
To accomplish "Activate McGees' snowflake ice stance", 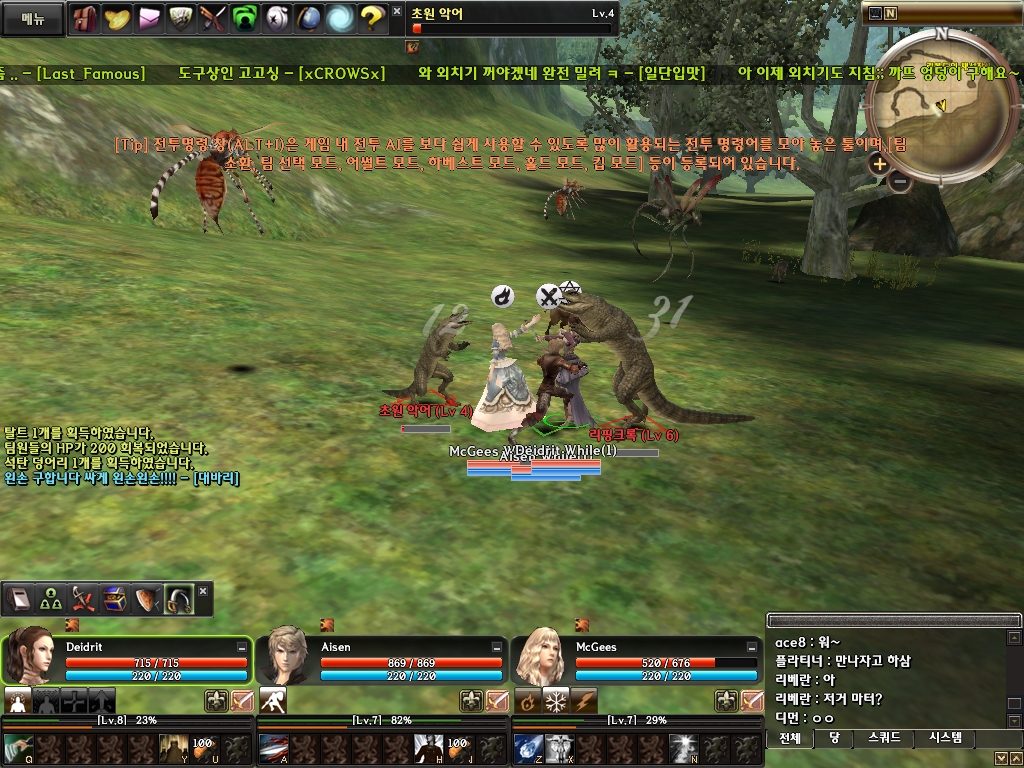I will [556, 700].
